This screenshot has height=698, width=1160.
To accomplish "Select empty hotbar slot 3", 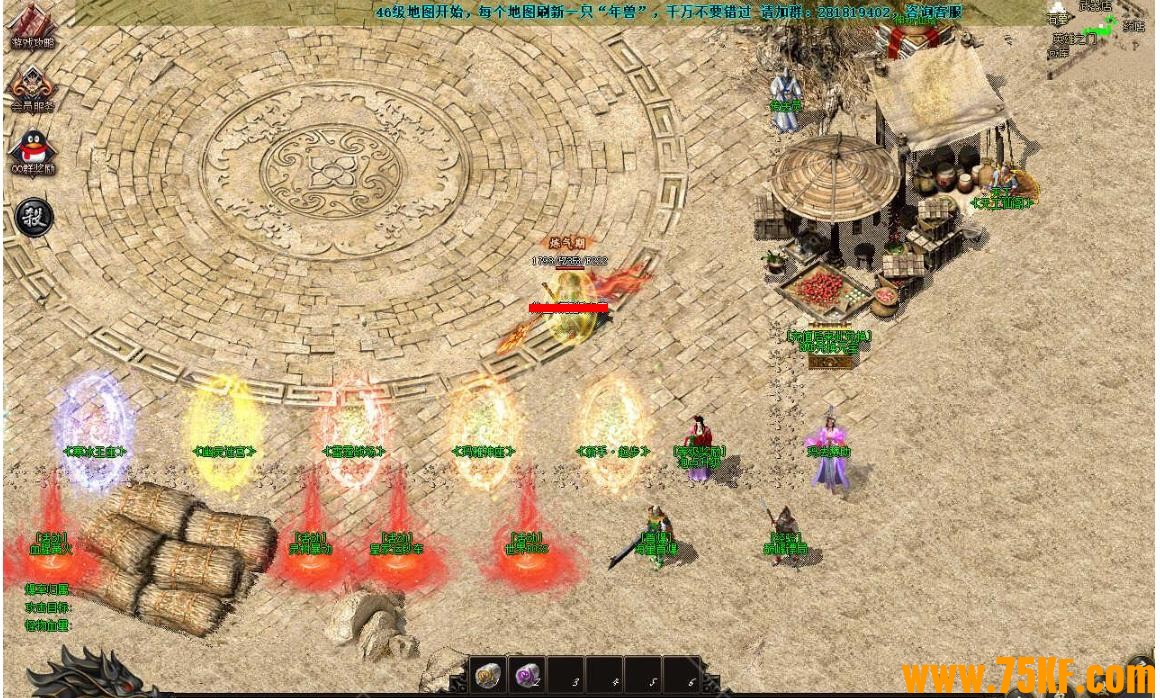I will point(566,677).
